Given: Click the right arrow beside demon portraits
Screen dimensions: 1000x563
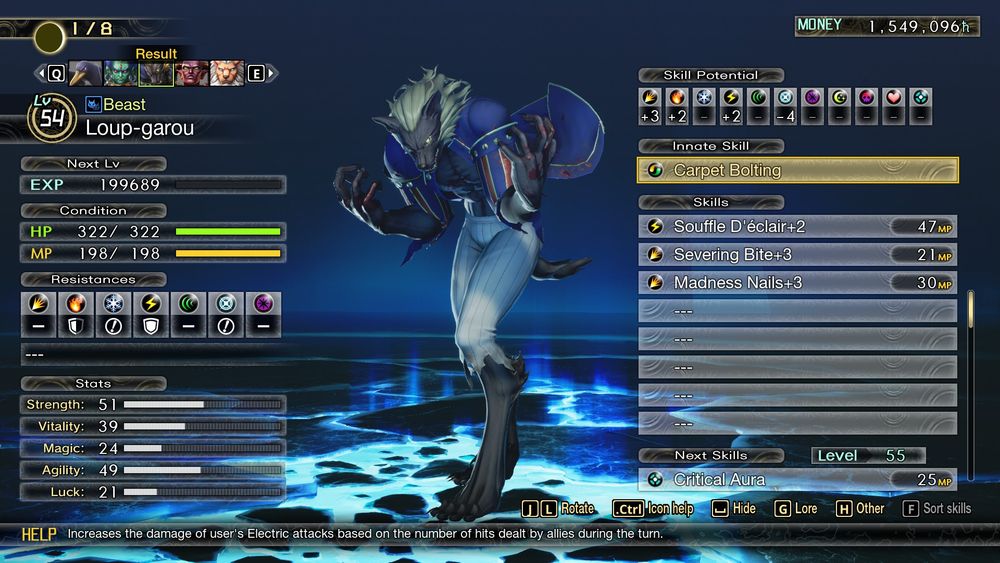Looking at the screenshot, I should click(x=272, y=73).
